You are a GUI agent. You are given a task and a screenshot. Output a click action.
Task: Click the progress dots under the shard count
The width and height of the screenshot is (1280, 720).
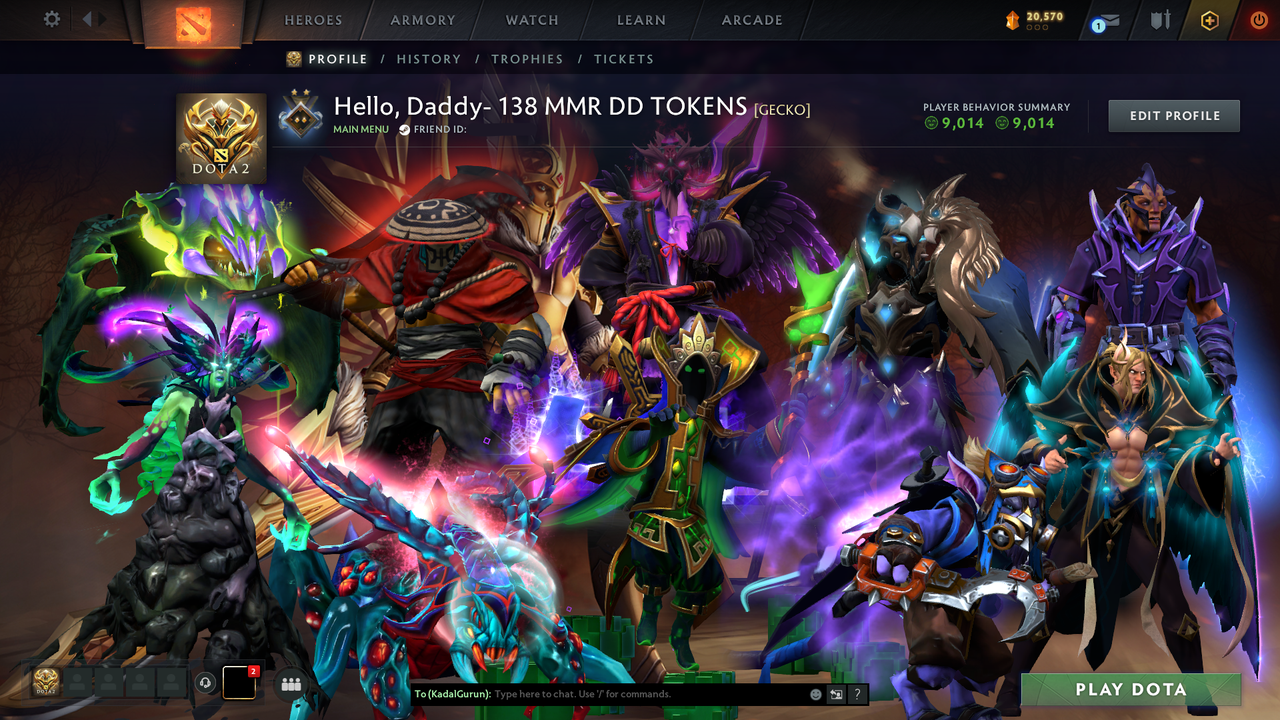1037,28
